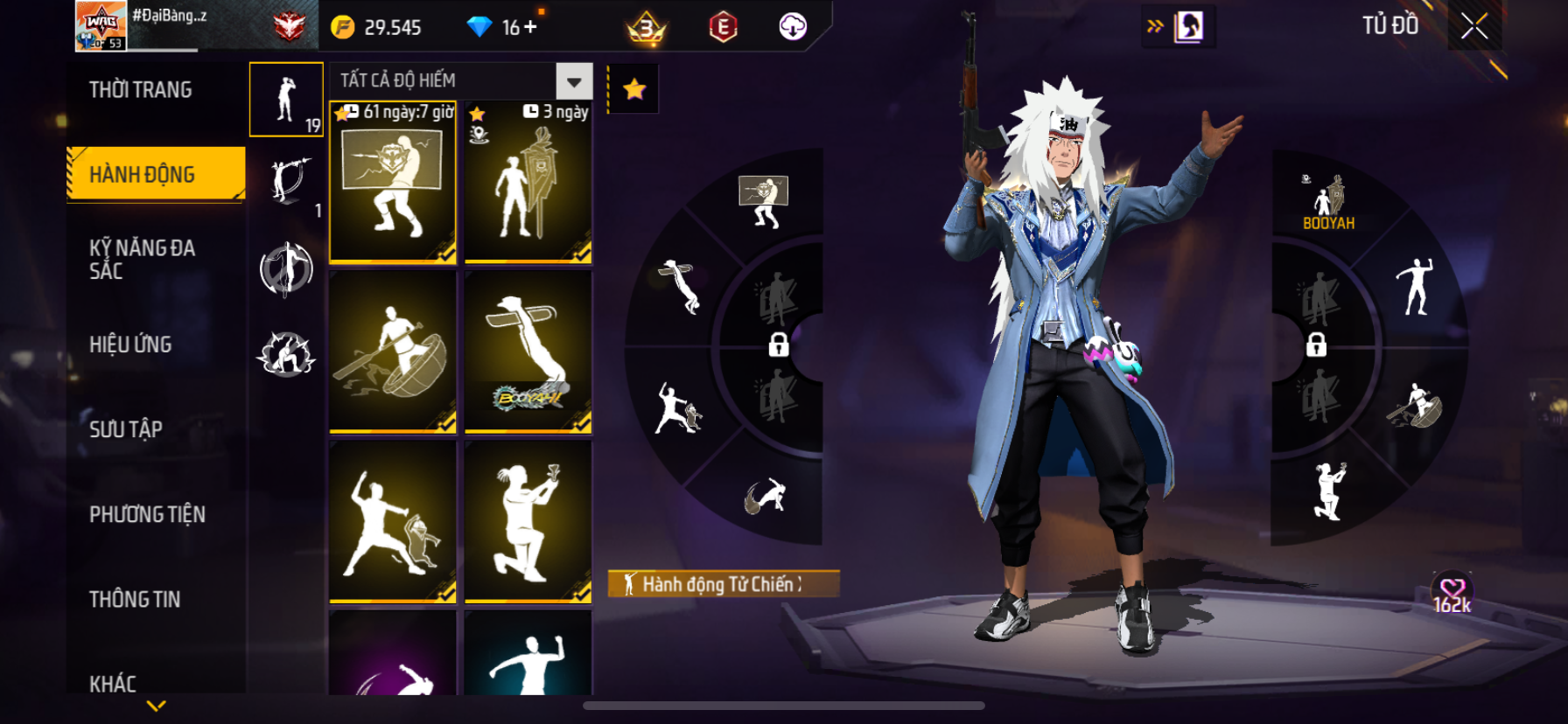Viewport: 1568px width, 724px height.
Task: Expand the Tất Cả Độ Hiếm rarity dropdown
Action: coord(574,81)
